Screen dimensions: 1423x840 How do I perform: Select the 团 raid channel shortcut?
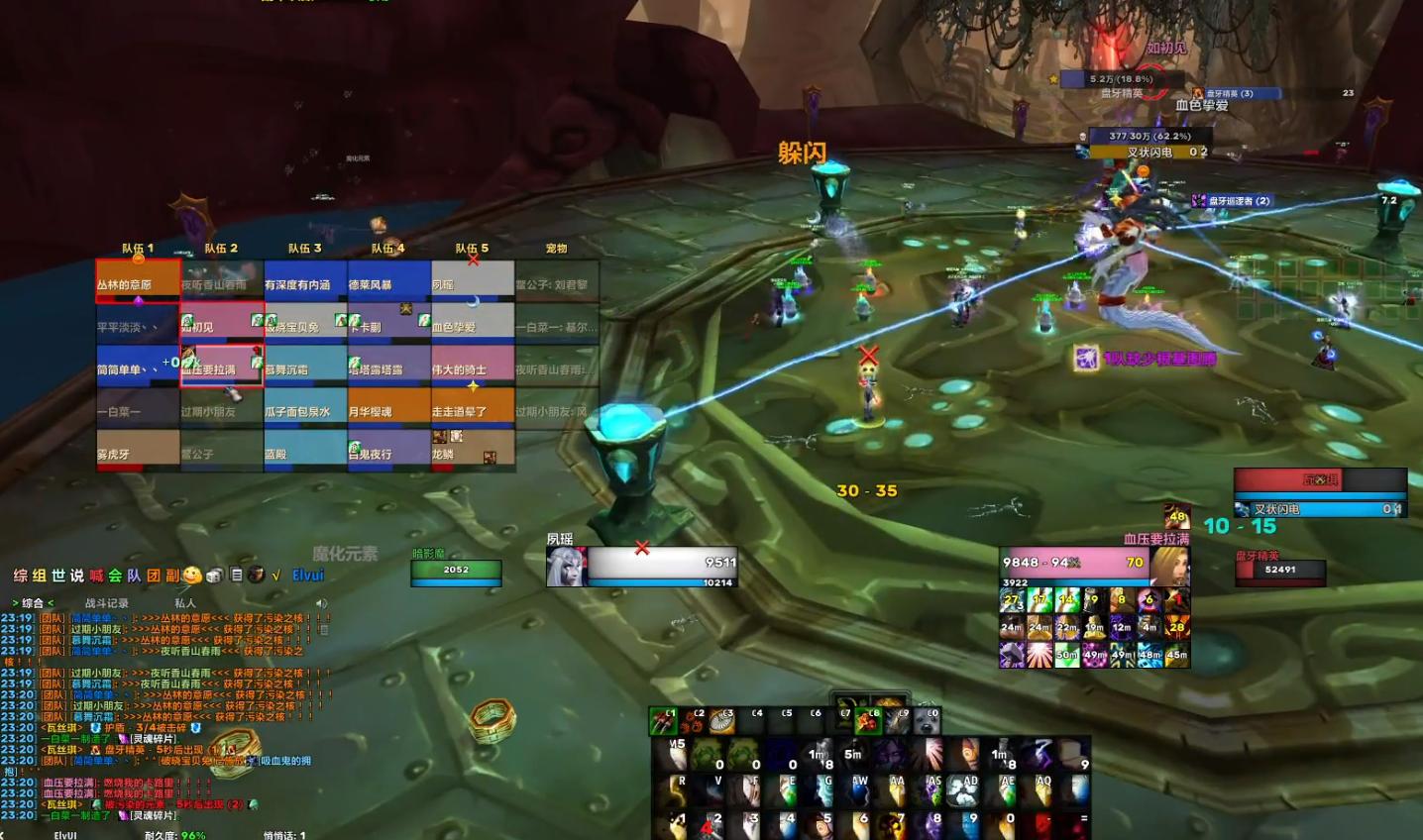pyautogui.click(x=154, y=576)
